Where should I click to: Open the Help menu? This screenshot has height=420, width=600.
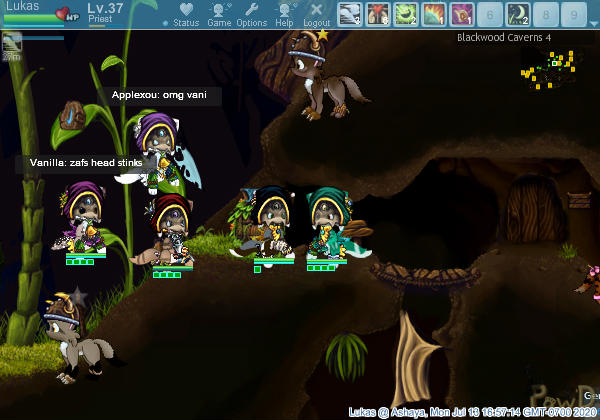tap(284, 14)
